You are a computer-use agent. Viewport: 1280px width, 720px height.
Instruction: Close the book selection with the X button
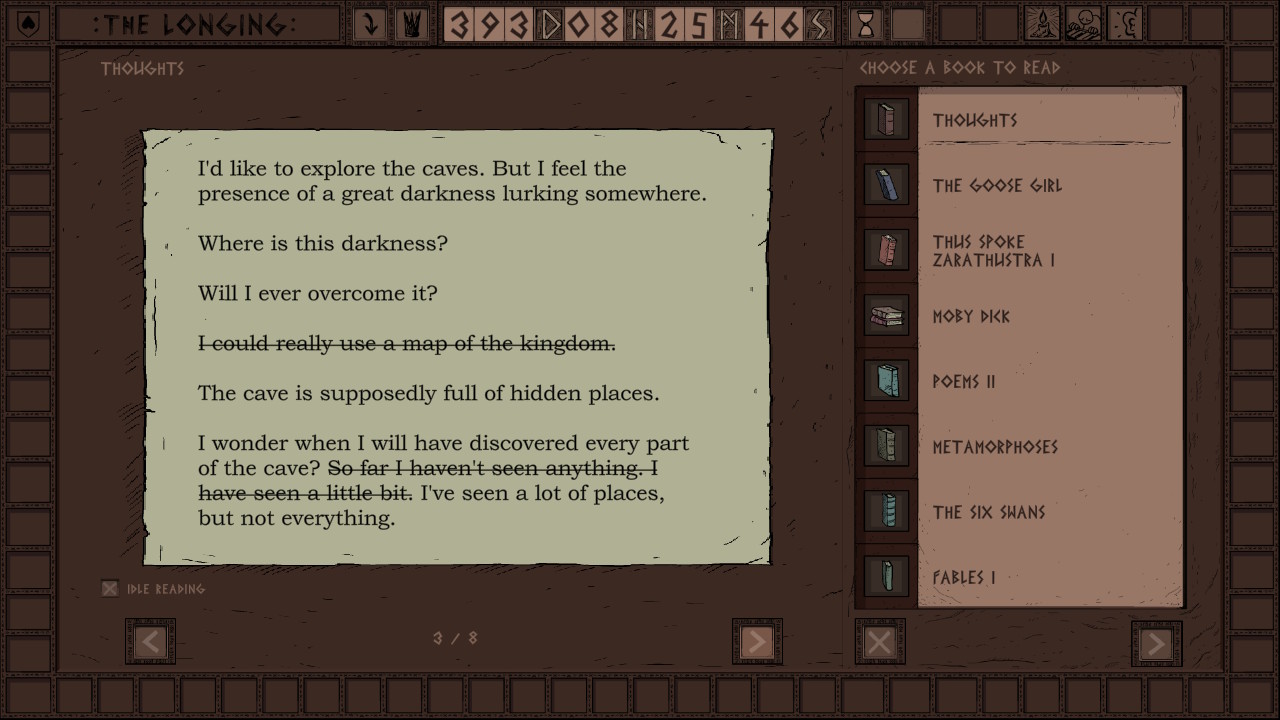[880, 642]
